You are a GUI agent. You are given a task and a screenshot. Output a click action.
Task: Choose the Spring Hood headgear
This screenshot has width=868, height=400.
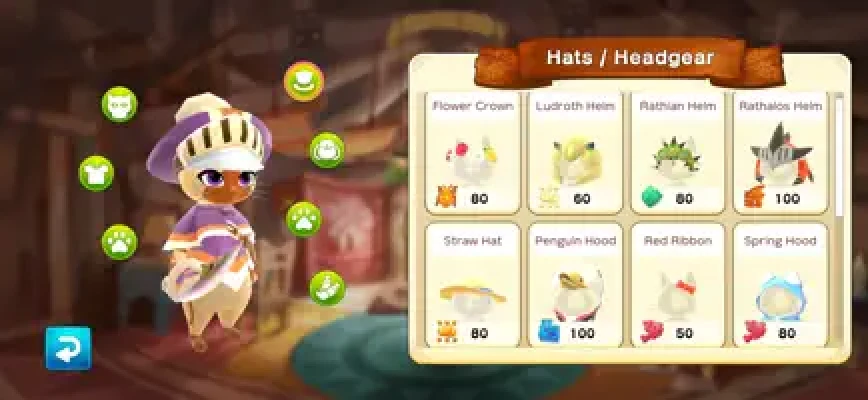click(x=780, y=288)
